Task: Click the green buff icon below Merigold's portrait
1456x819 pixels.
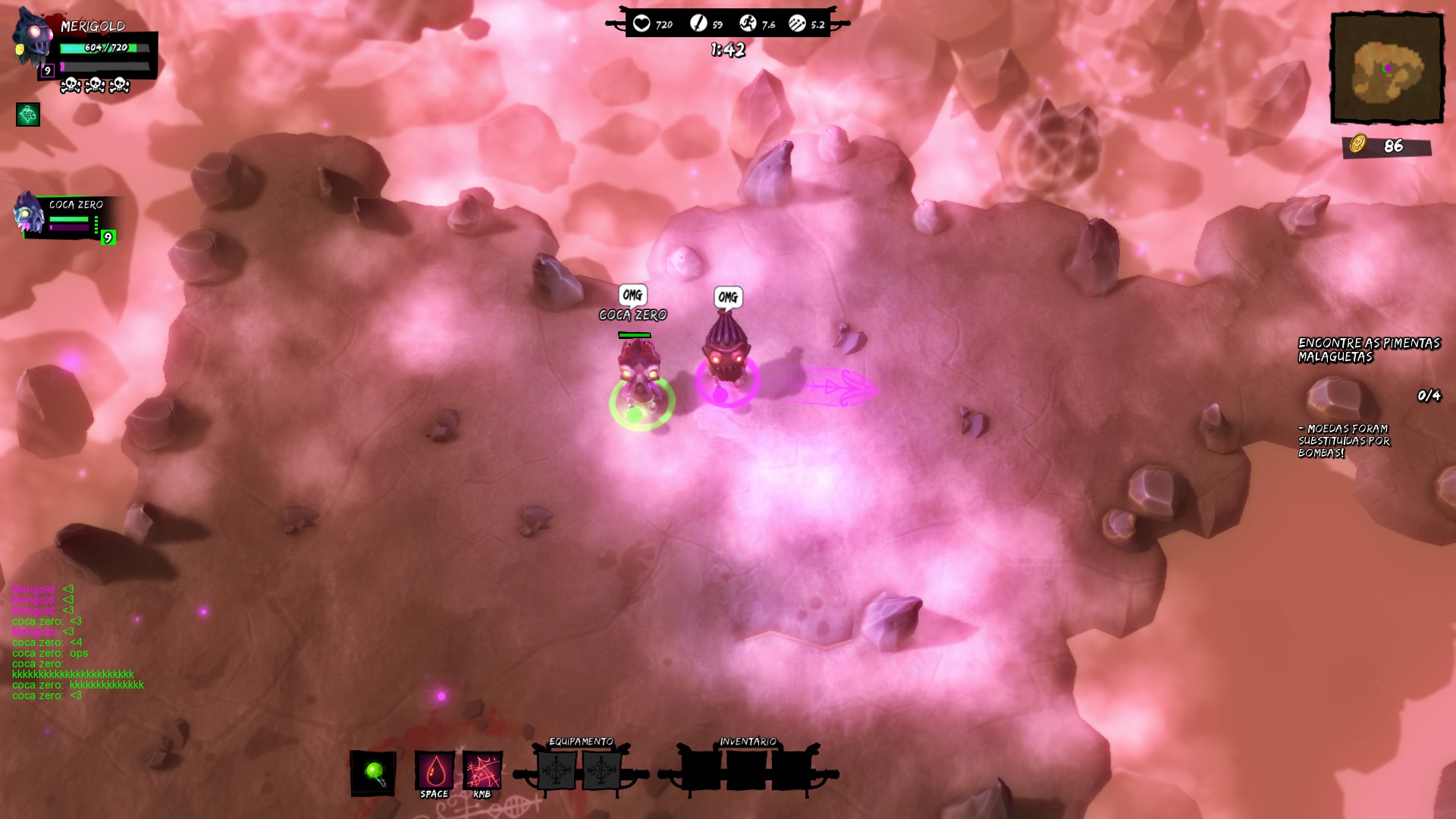Action: [x=27, y=116]
